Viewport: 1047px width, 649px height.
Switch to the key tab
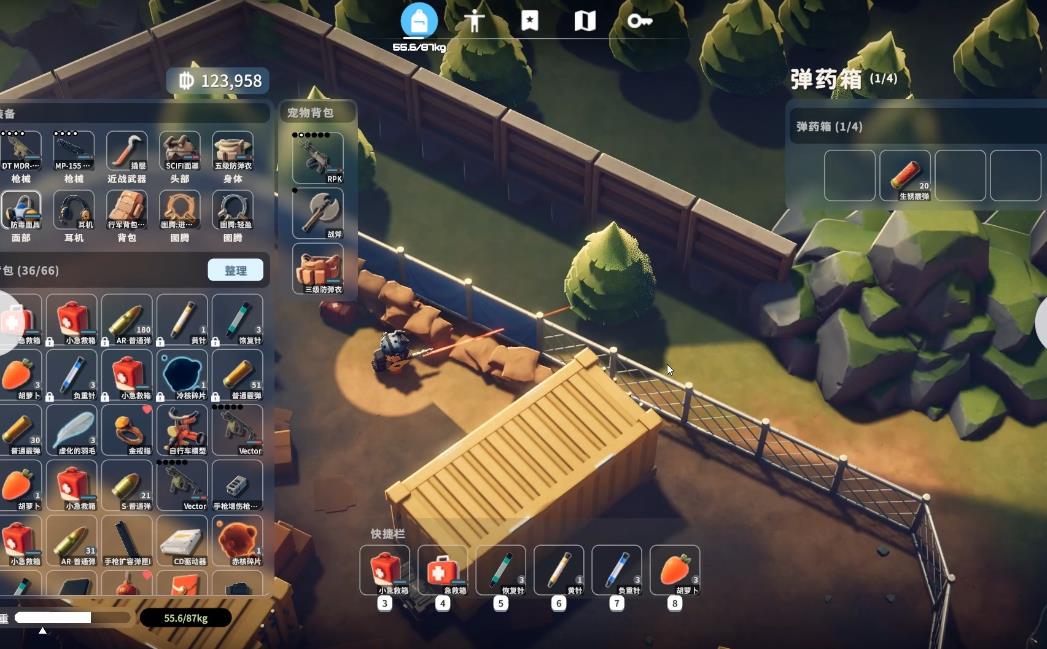point(640,21)
